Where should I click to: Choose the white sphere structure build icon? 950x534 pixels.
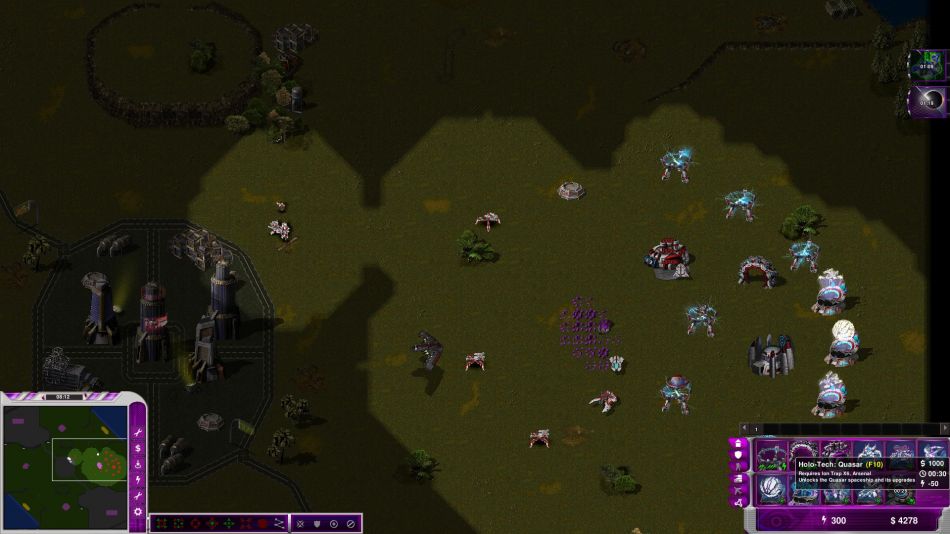pos(770,488)
